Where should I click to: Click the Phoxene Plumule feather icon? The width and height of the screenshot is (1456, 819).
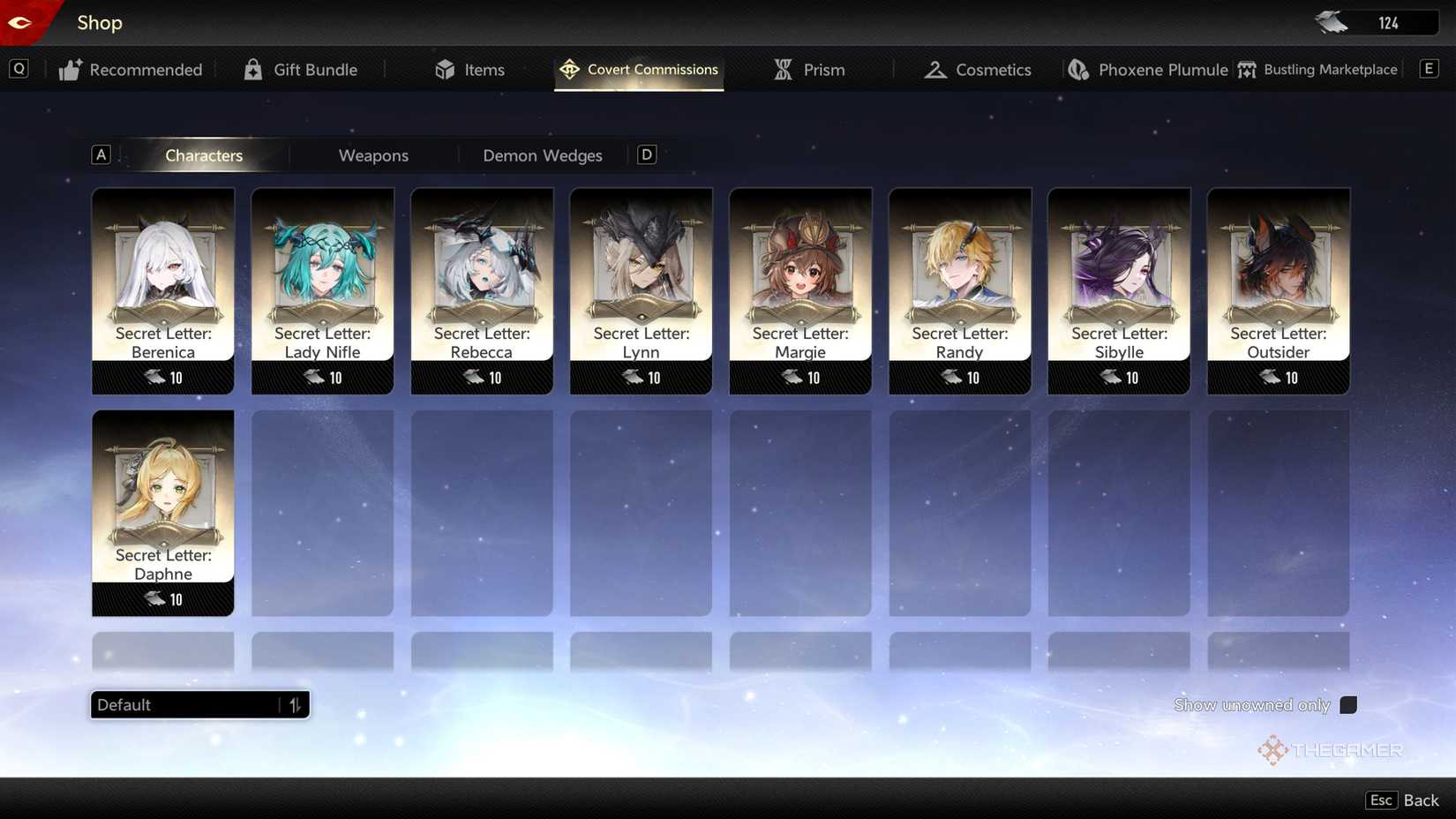click(1077, 69)
